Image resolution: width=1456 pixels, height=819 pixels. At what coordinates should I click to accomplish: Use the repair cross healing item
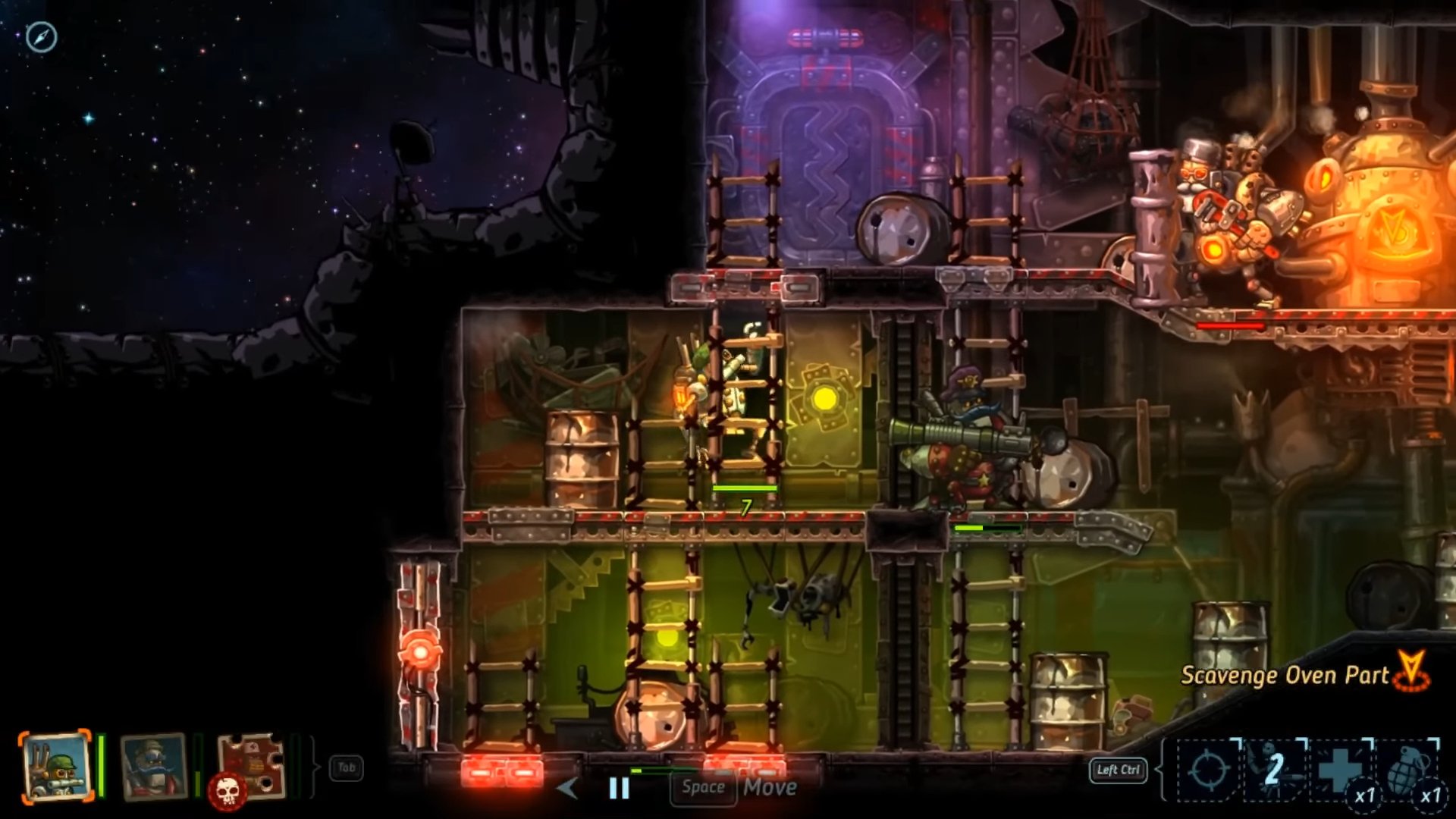click(1341, 770)
